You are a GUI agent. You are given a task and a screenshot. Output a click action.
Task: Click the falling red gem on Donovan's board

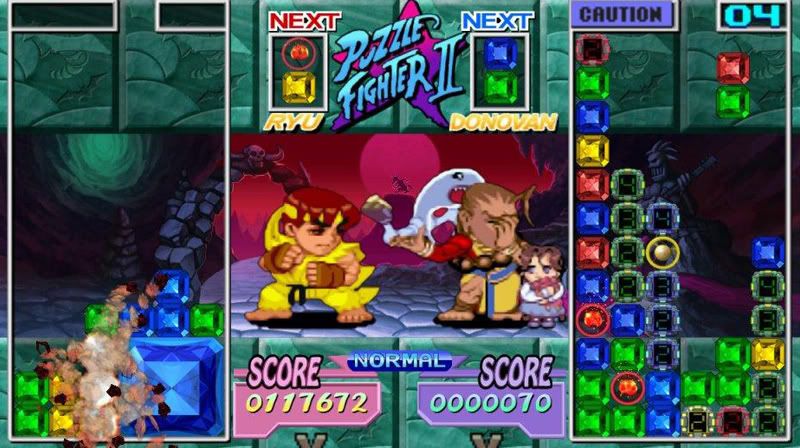point(733,67)
